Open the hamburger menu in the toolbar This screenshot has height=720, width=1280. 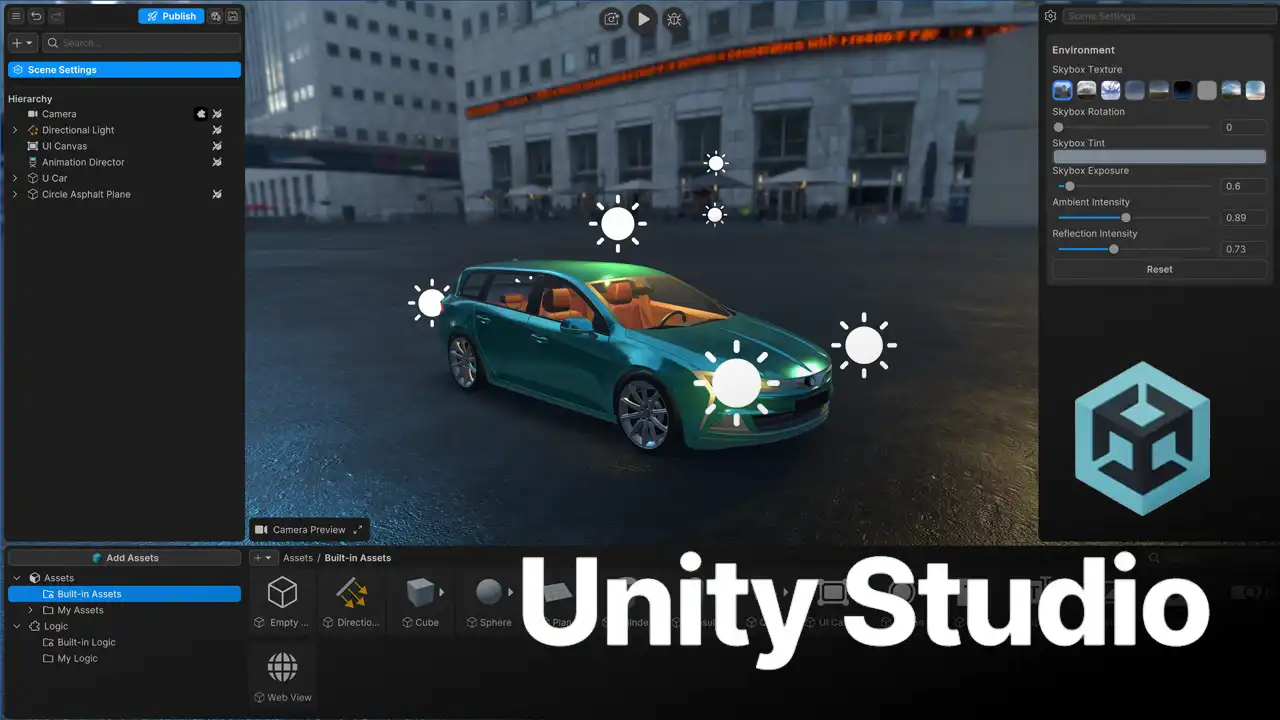(16, 16)
